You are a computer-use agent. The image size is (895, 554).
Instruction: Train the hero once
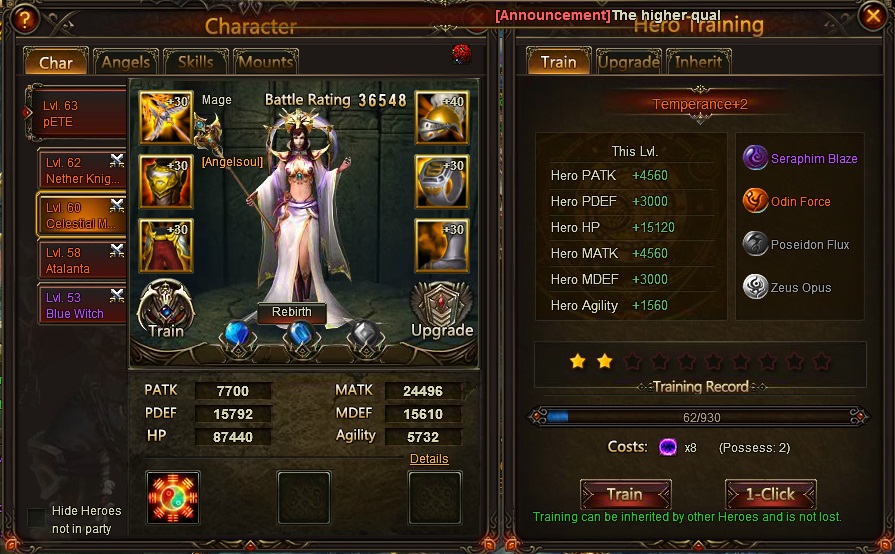[x=625, y=494]
